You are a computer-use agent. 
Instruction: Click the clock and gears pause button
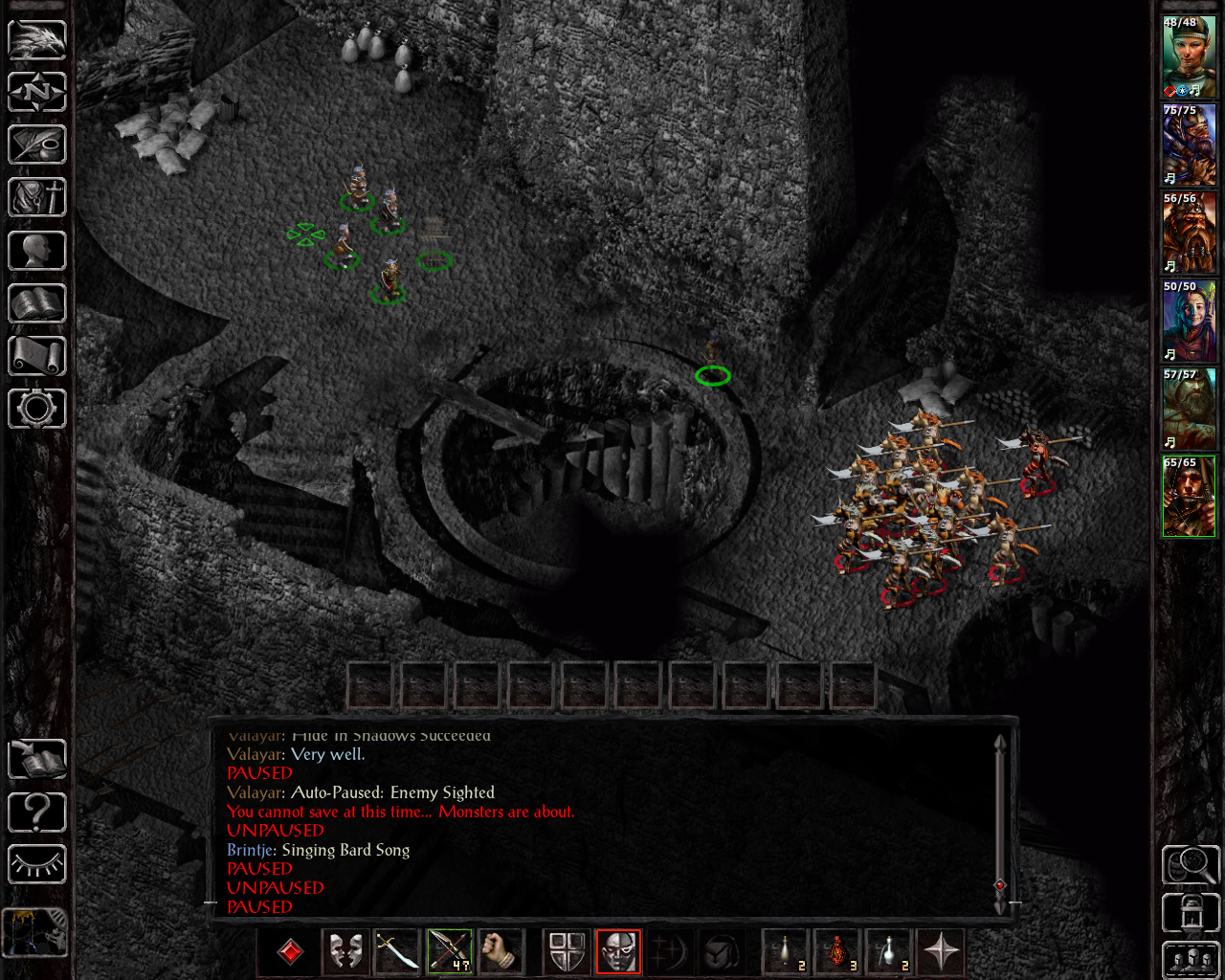tap(36, 931)
